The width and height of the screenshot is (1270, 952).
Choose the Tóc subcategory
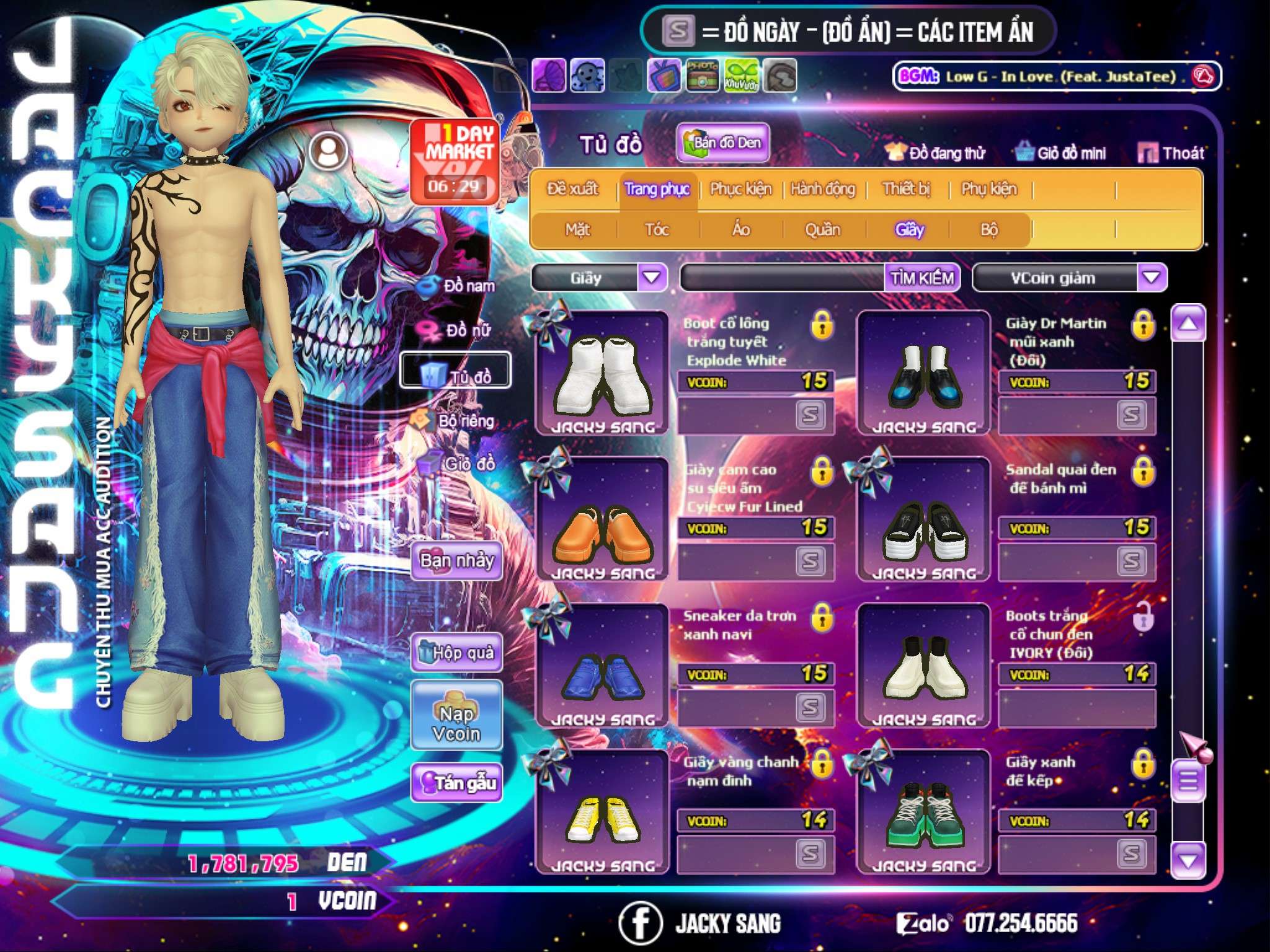(x=657, y=230)
